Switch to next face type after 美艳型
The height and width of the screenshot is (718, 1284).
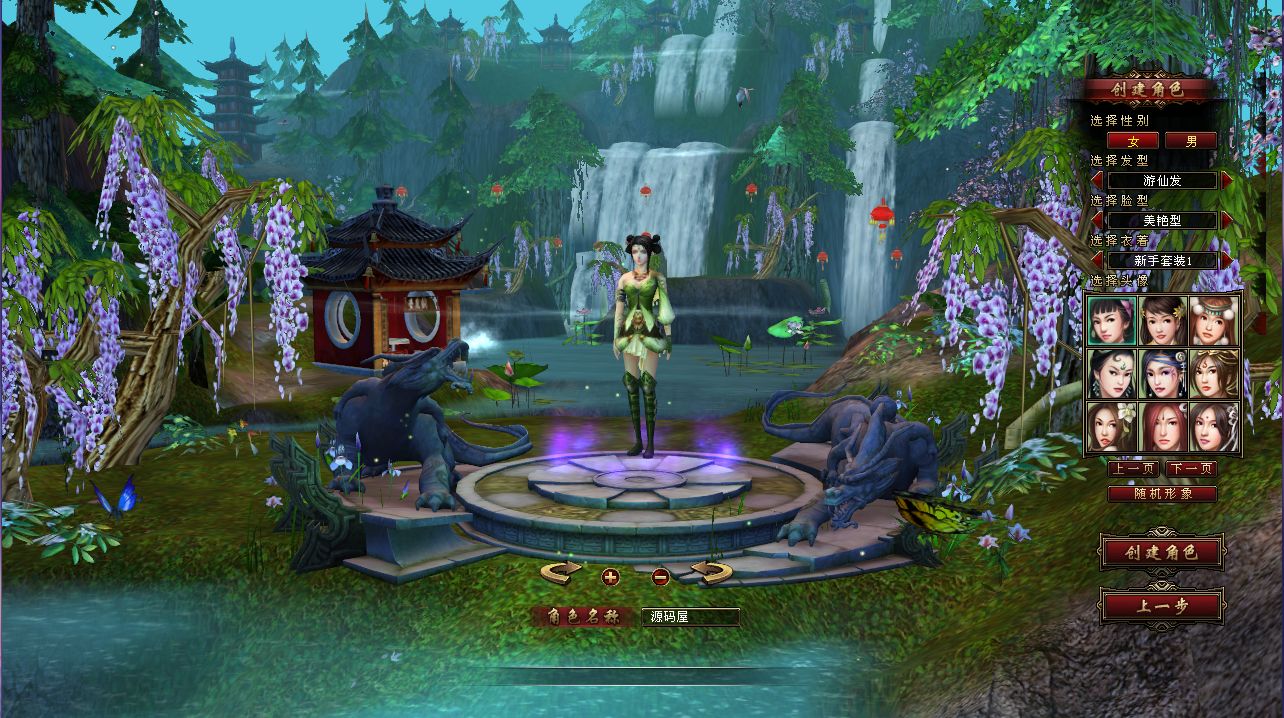pyautogui.click(x=1227, y=220)
